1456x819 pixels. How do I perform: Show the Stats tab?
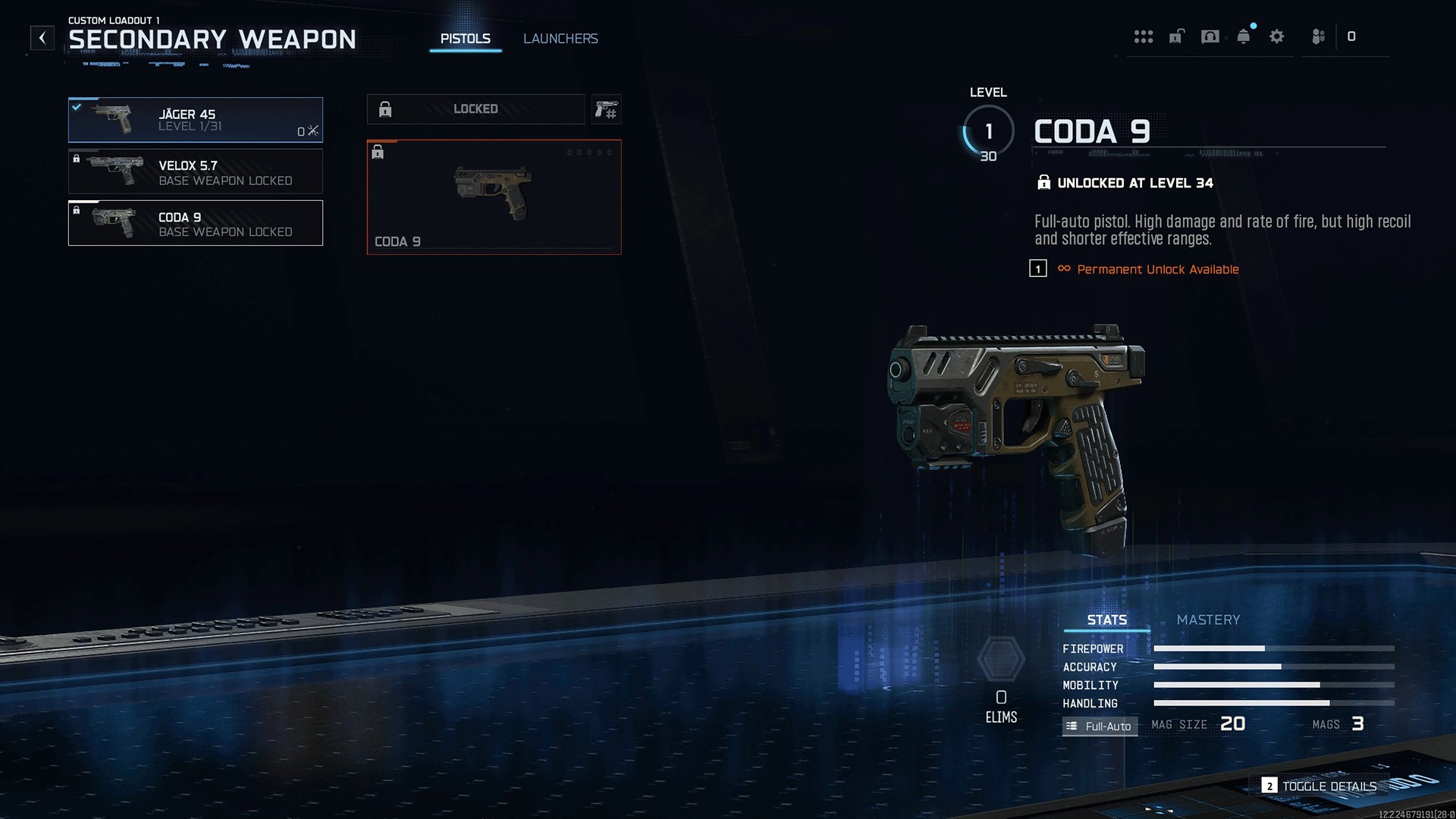pyautogui.click(x=1106, y=620)
